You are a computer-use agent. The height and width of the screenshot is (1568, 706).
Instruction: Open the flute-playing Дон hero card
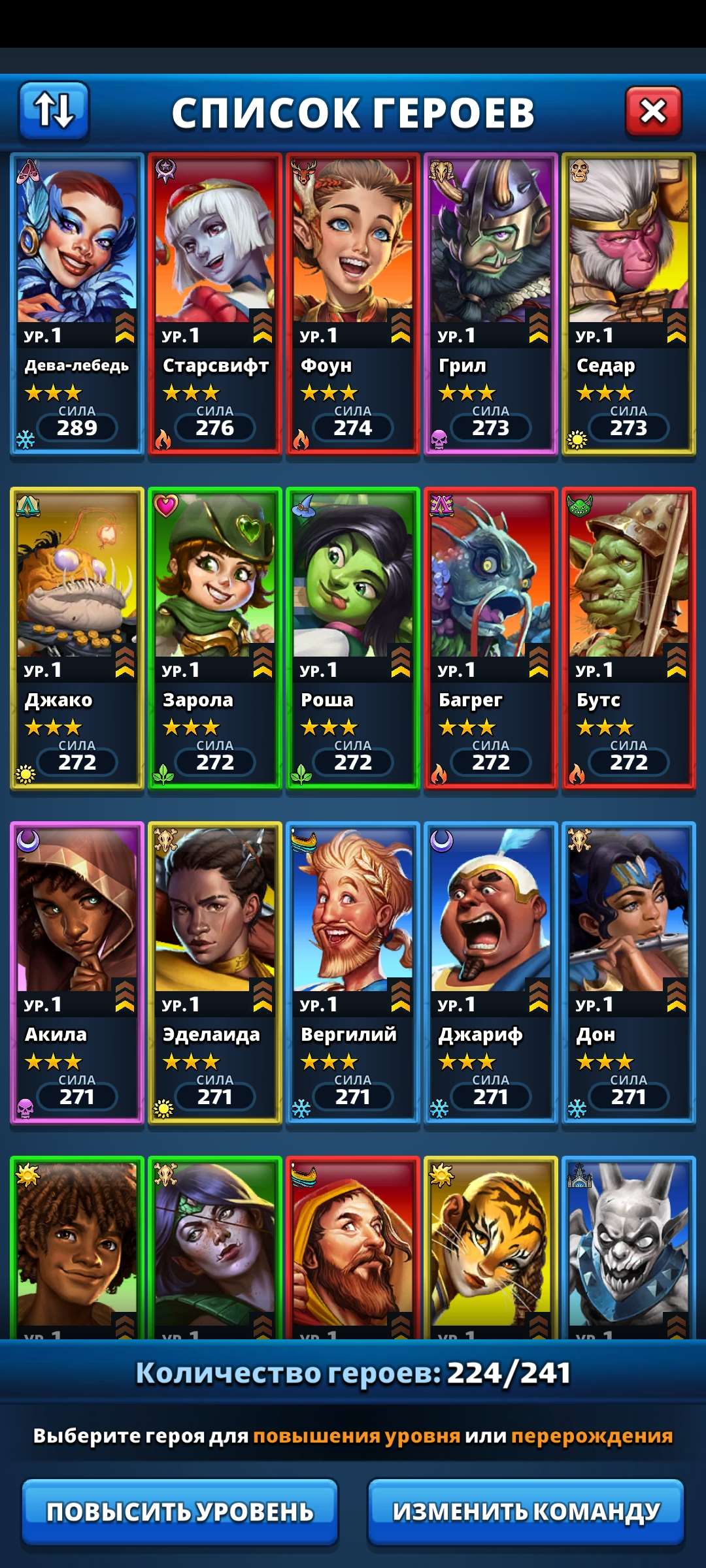click(629, 973)
